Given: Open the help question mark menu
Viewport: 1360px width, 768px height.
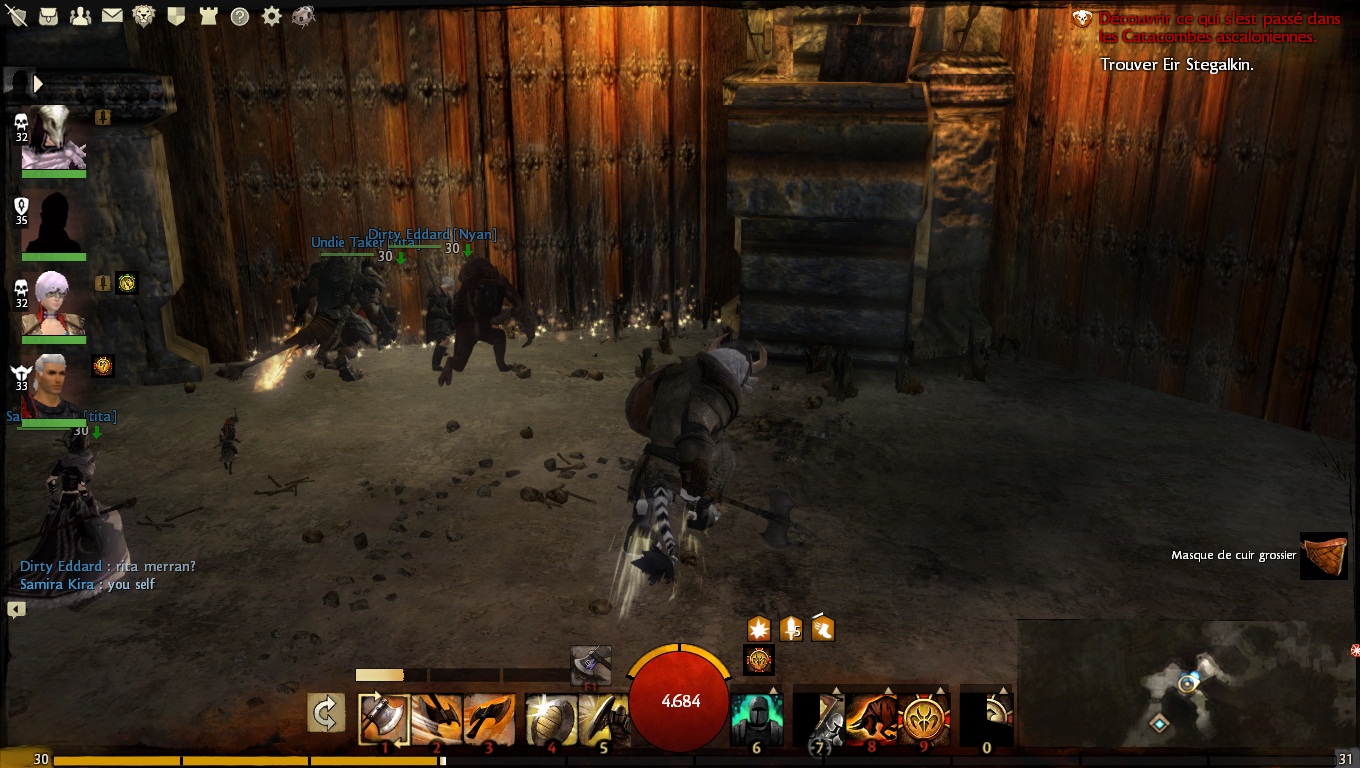Looking at the screenshot, I should (x=239, y=16).
